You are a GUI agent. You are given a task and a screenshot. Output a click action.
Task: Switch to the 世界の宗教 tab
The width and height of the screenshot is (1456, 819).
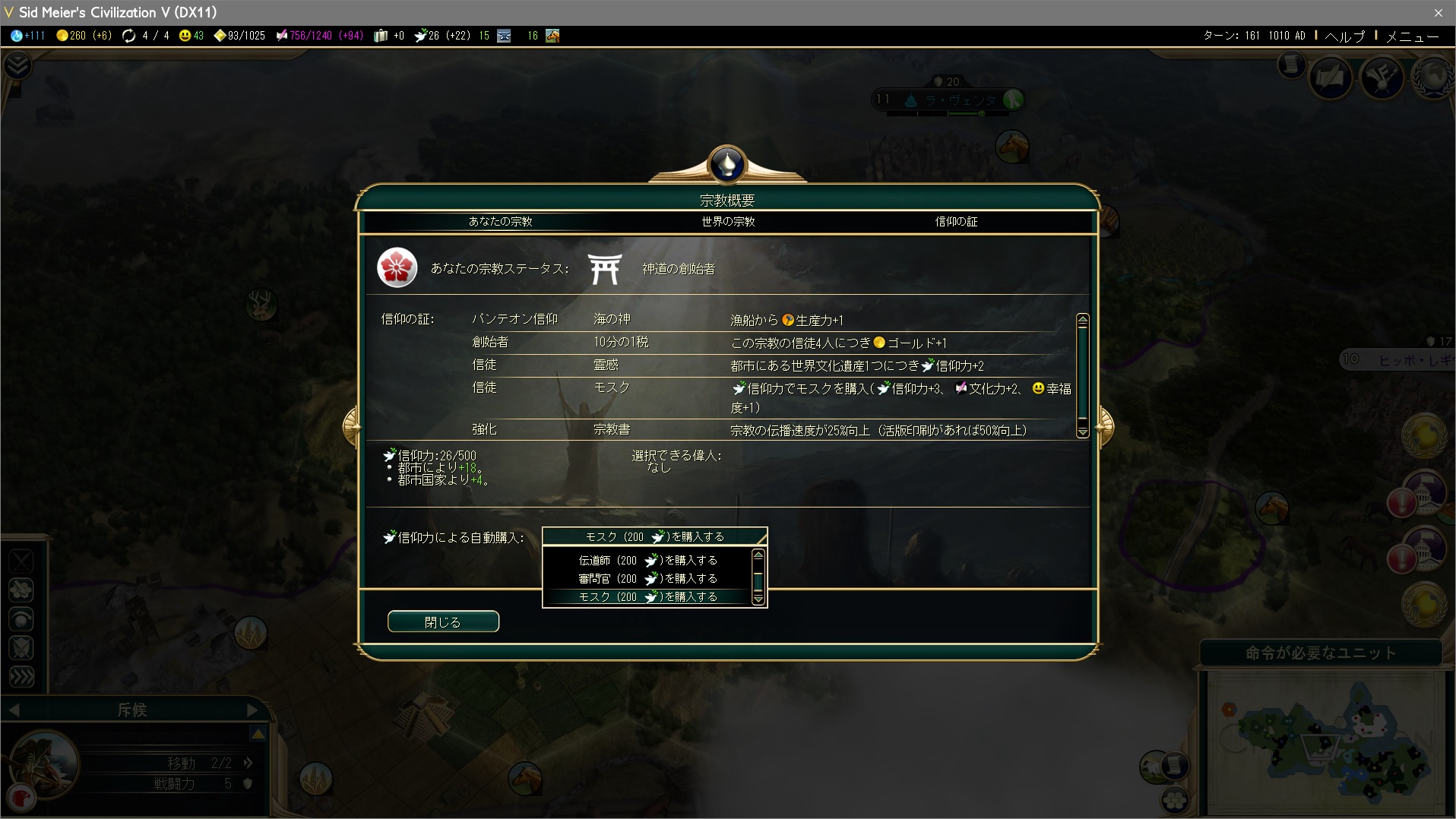click(728, 222)
